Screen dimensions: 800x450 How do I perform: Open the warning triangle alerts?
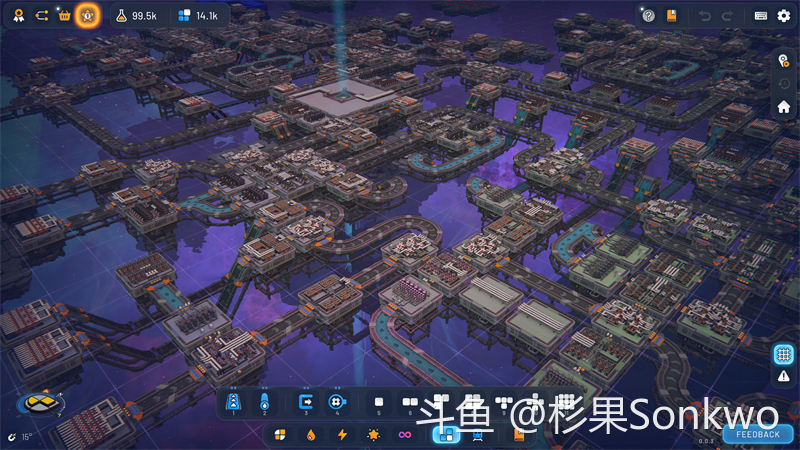pos(784,376)
